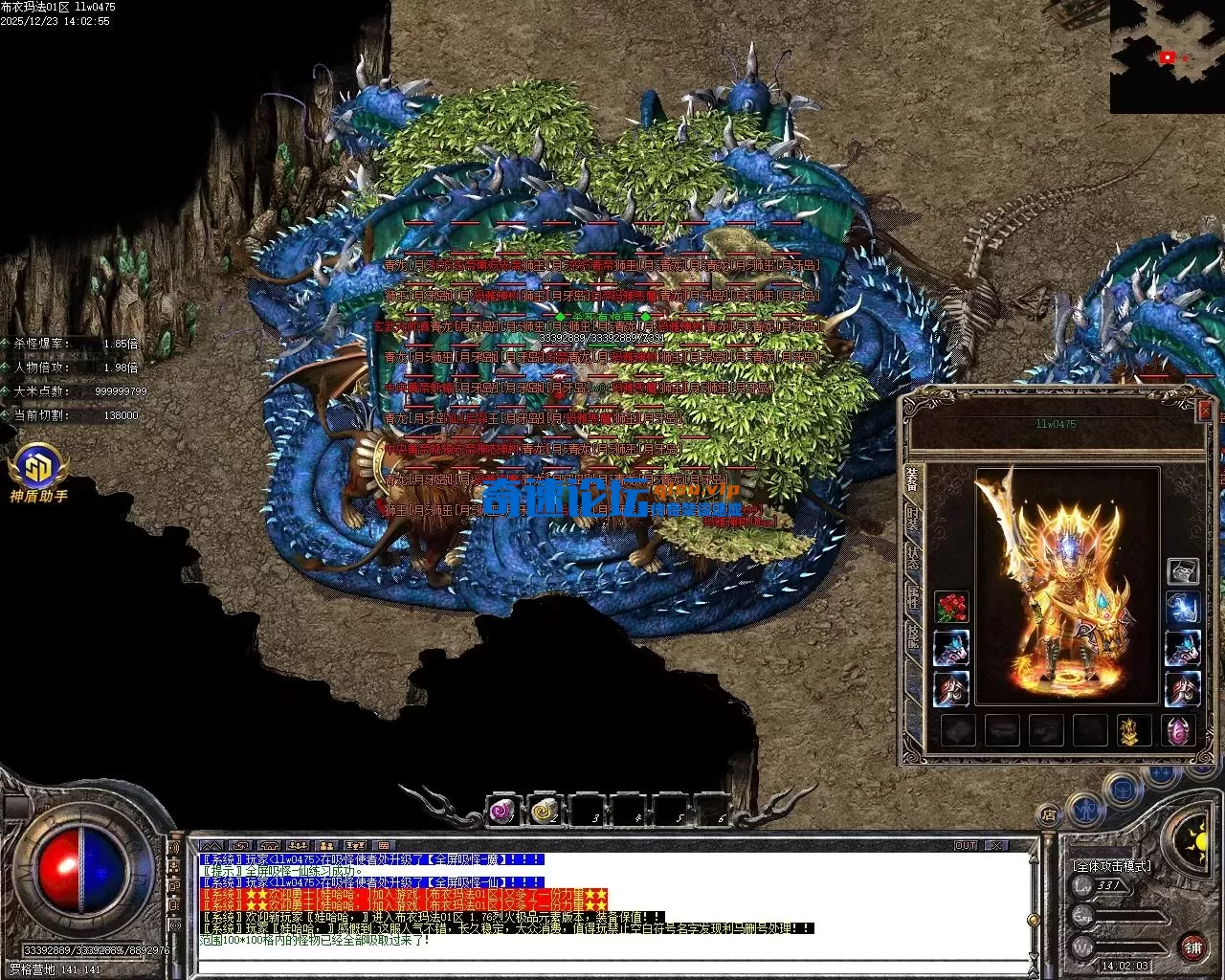
Task: Use the yellow swirl scroll in hotbar
Action: 544,812
